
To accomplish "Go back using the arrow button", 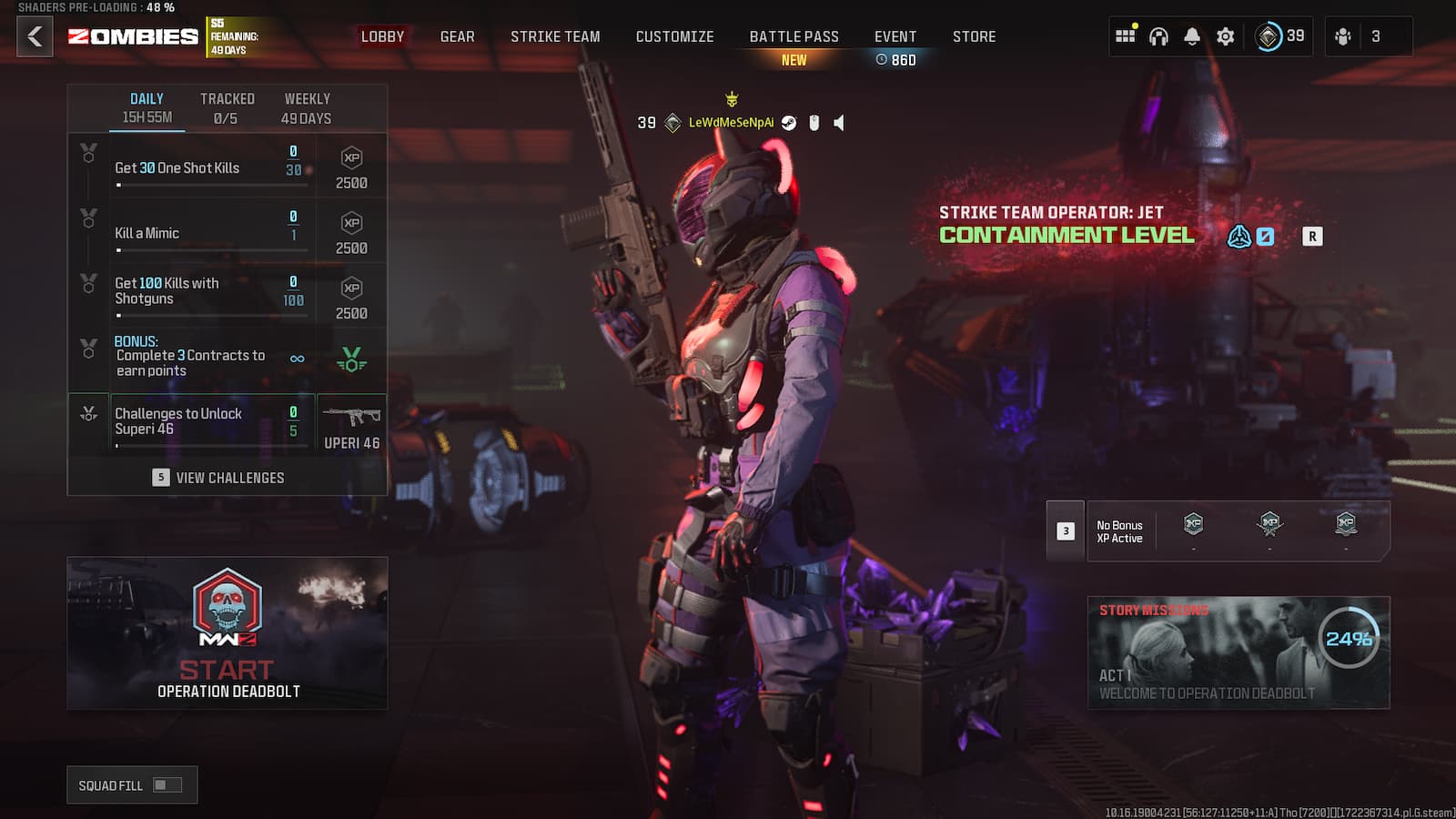I will pyautogui.click(x=34, y=37).
